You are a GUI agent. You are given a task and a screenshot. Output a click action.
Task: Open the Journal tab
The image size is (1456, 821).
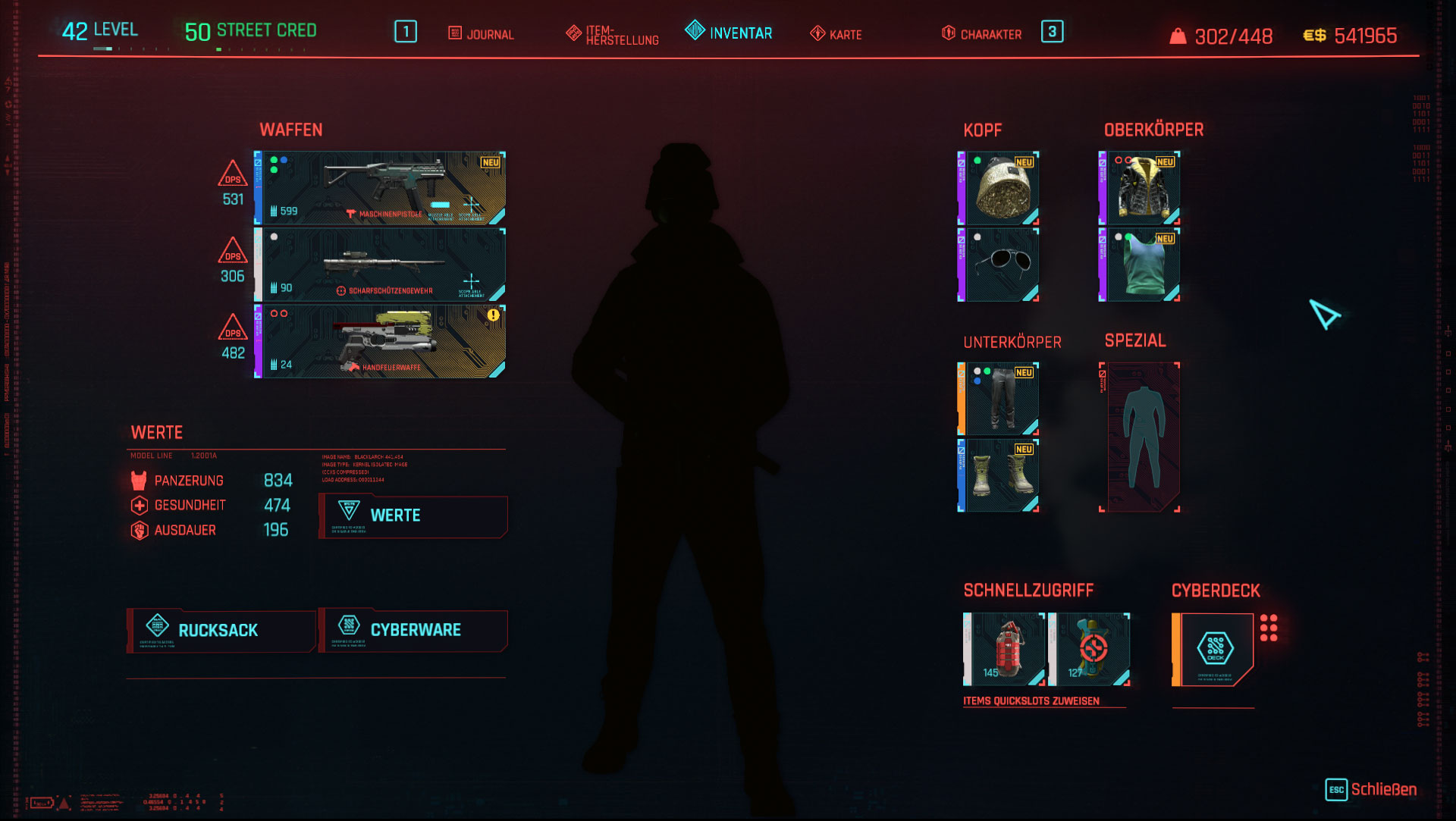point(482,33)
